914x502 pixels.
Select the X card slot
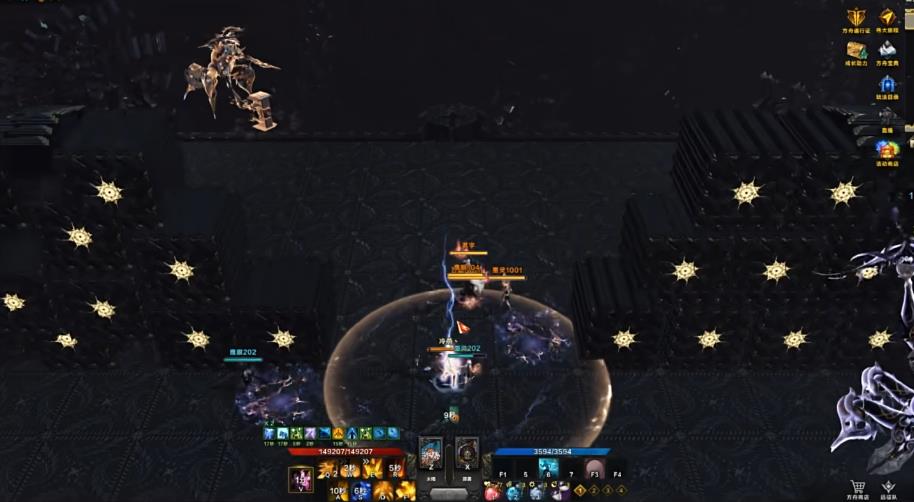point(466,452)
